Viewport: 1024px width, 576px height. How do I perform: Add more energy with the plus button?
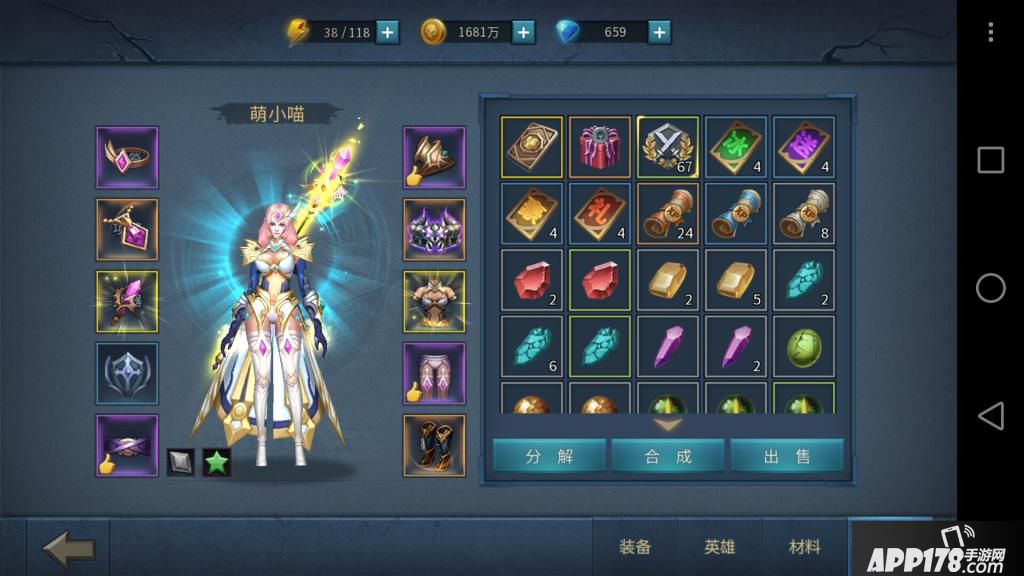387,32
